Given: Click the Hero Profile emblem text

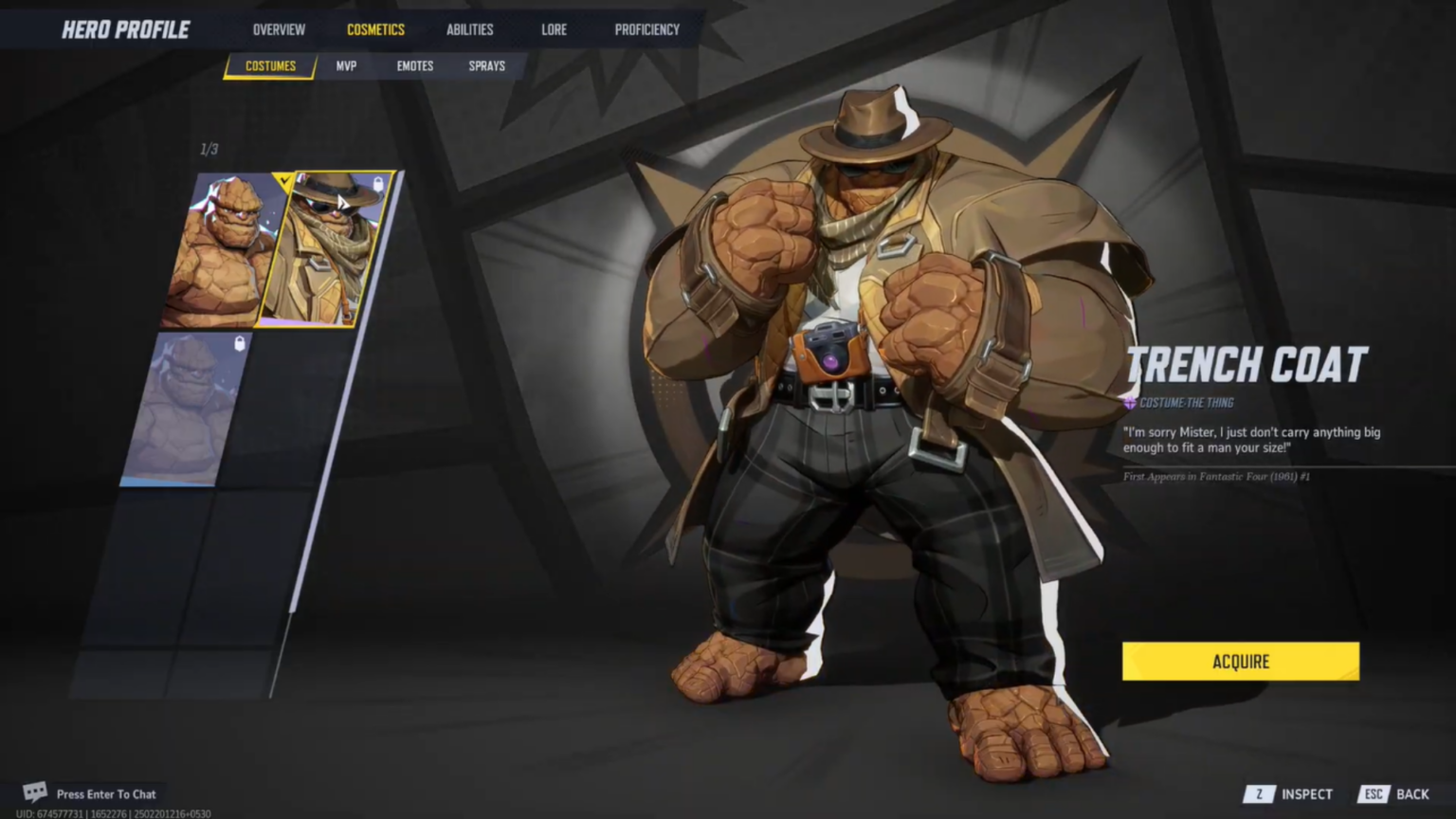Looking at the screenshot, I should pos(125,28).
